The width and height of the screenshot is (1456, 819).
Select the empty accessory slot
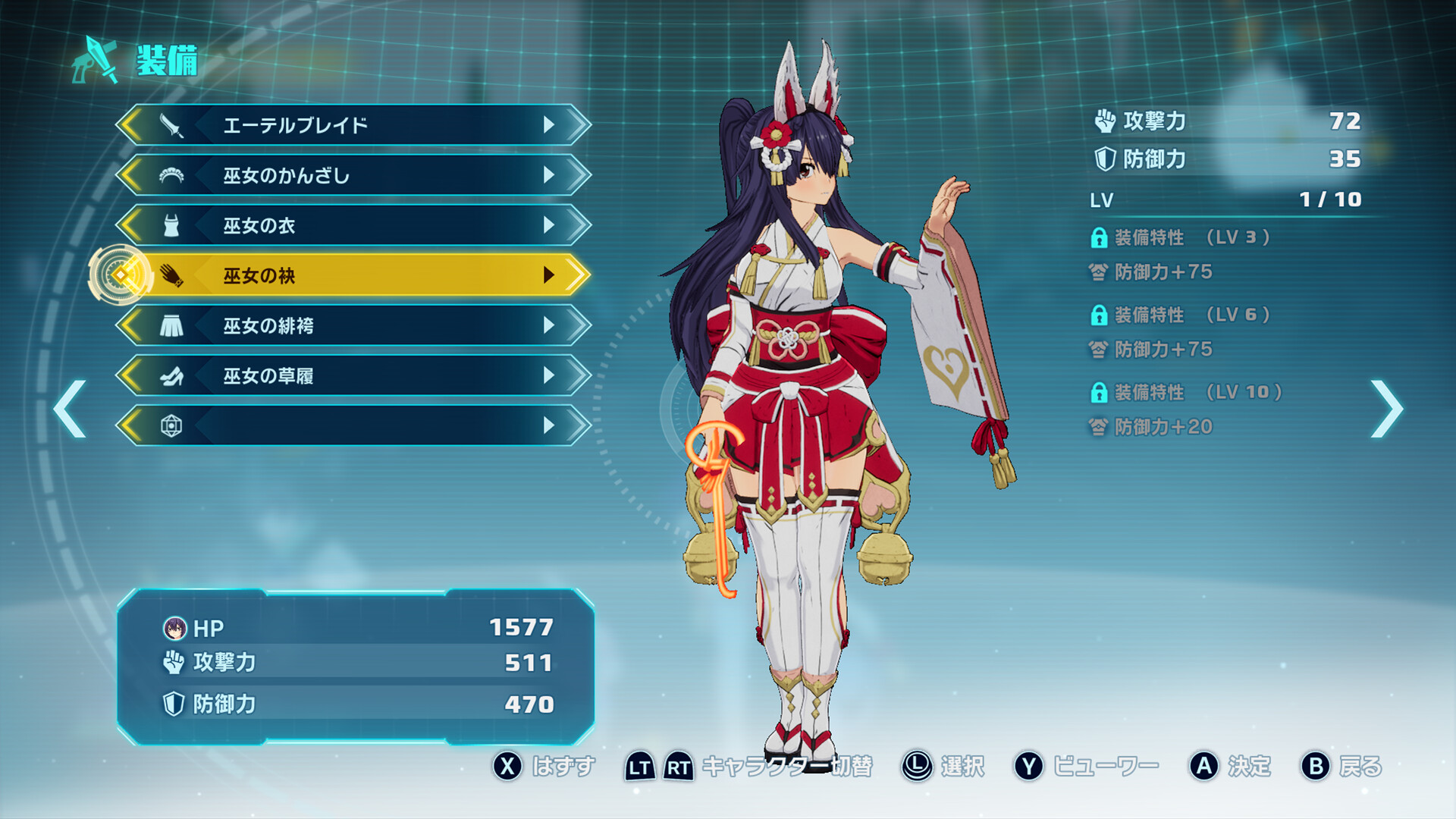pos(353,425)
